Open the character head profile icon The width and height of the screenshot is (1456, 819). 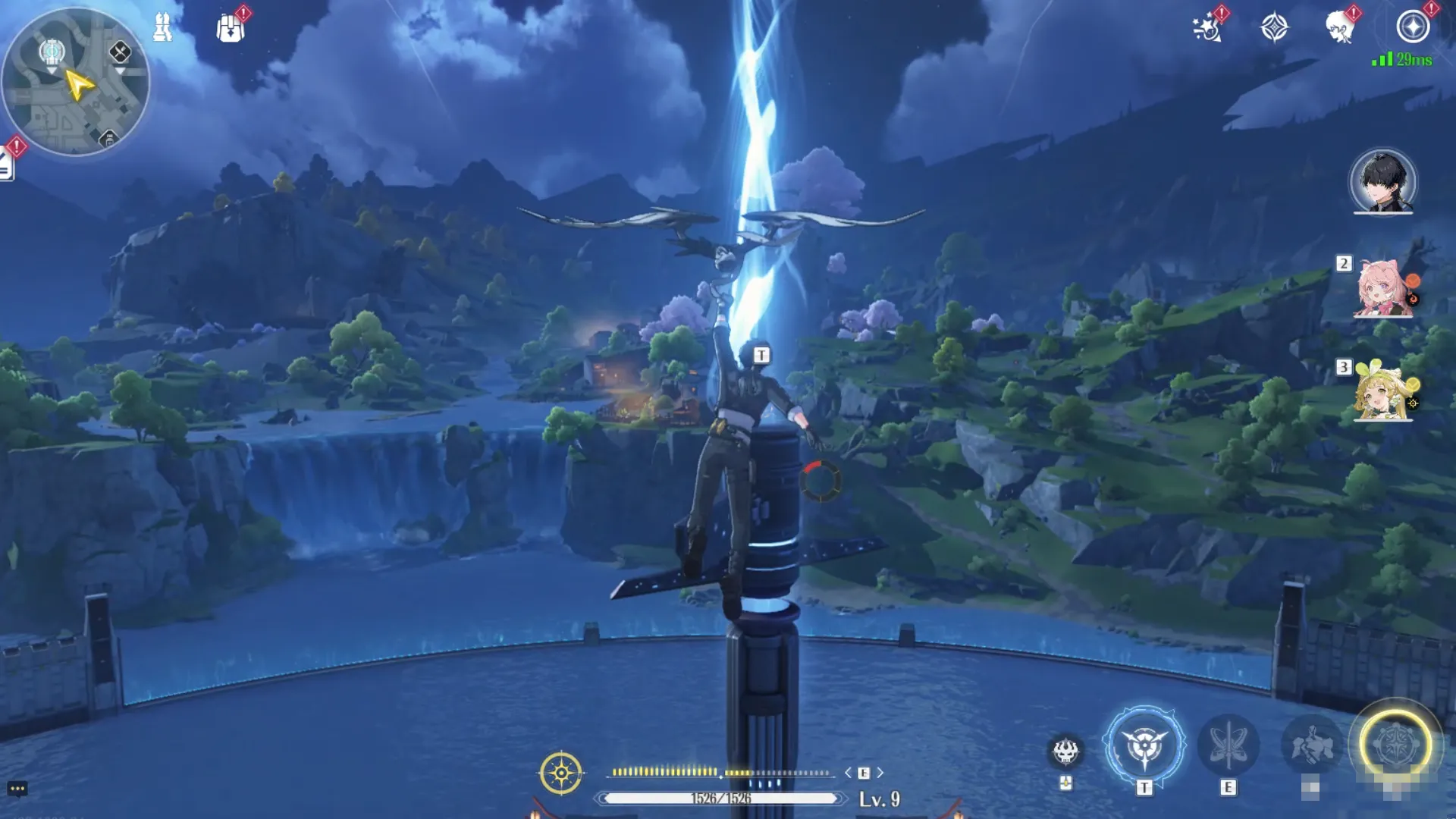pos(1340,28)
